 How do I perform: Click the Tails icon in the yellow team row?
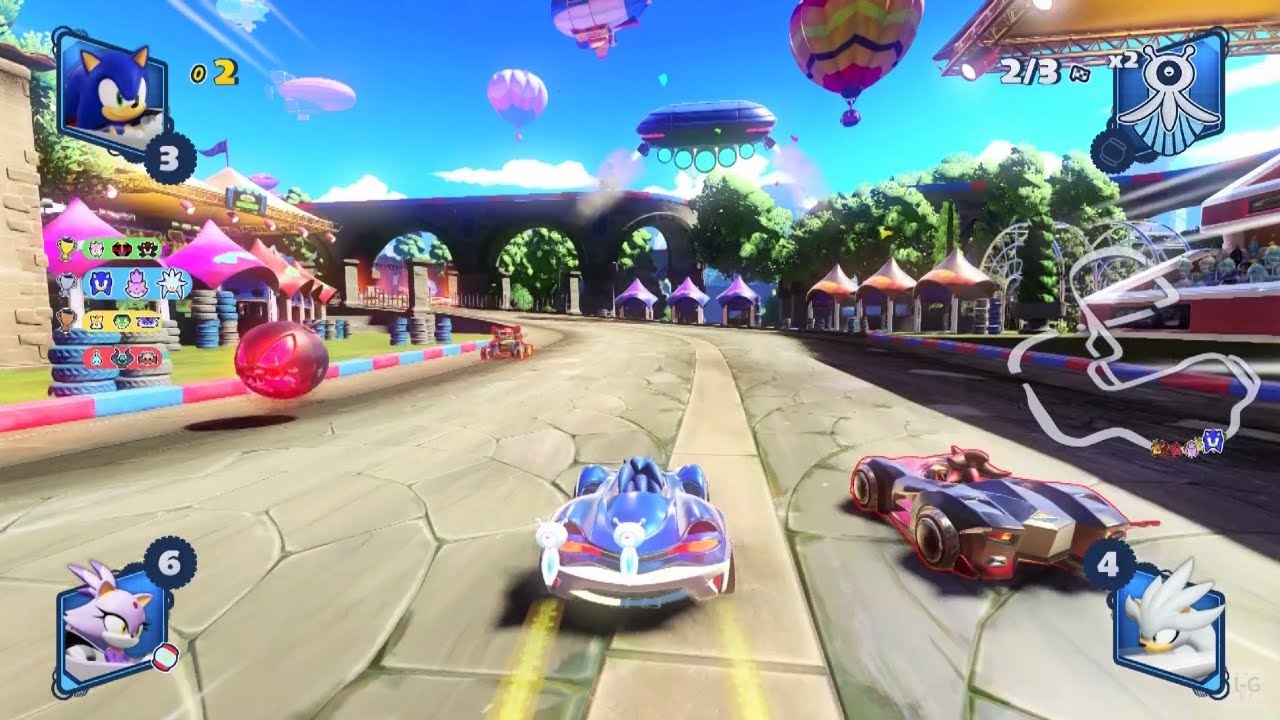coord(95,322)
